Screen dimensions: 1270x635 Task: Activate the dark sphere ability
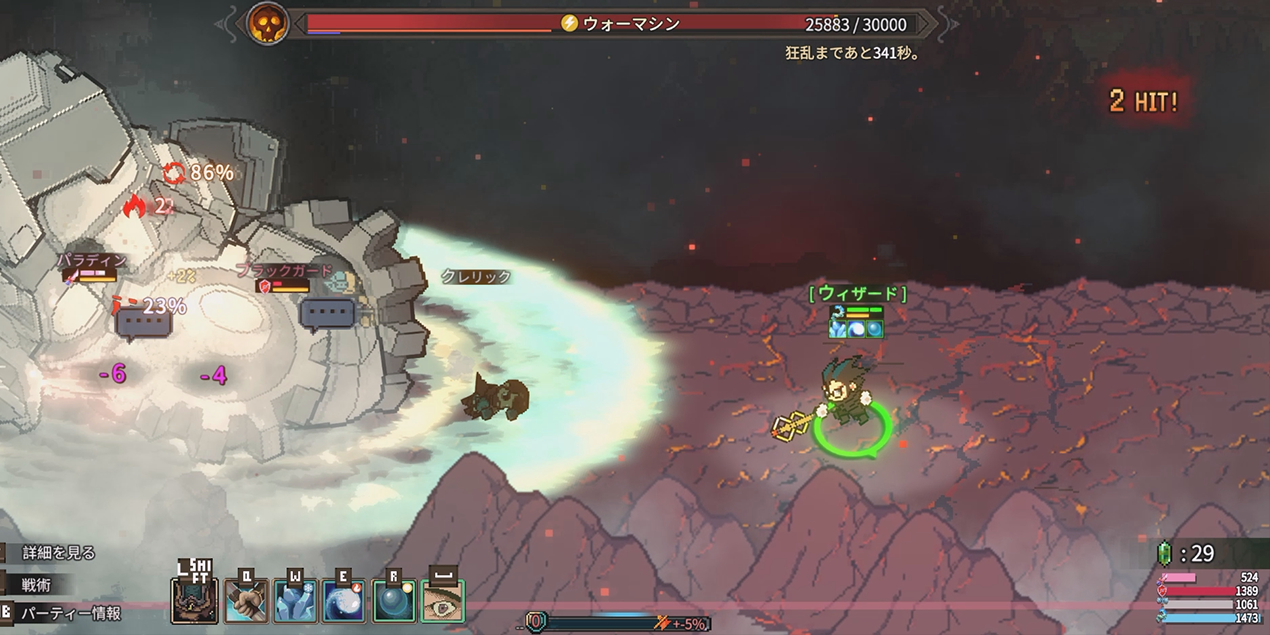coord(394,601)
